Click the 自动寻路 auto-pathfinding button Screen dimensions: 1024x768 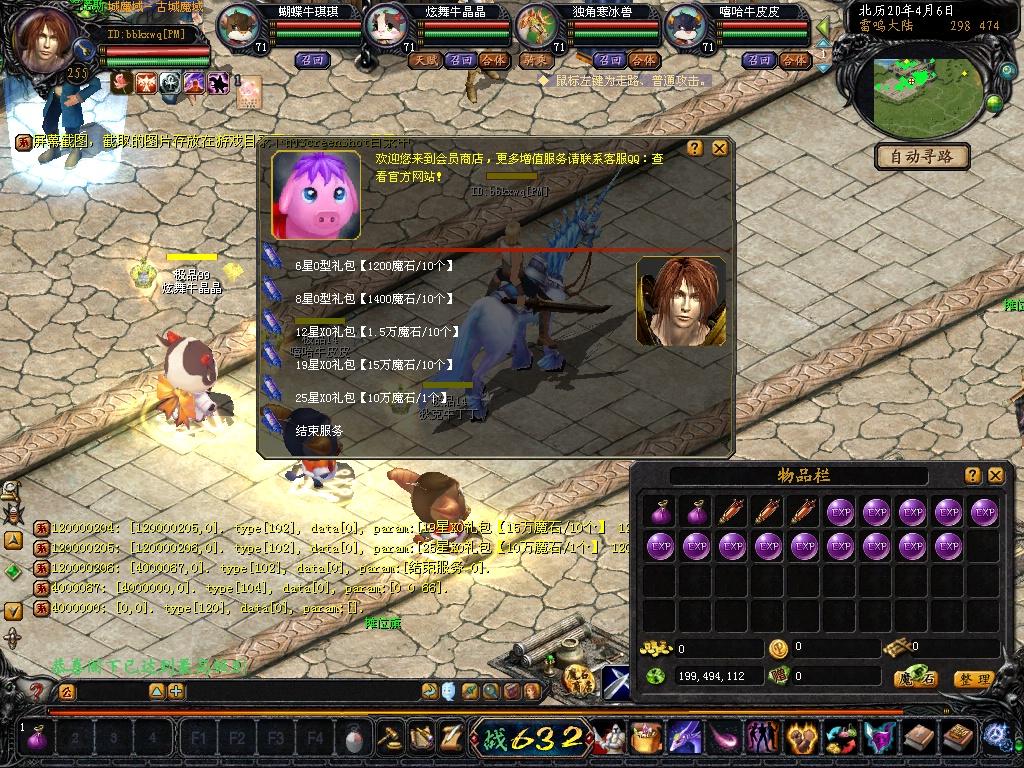(922, 156)
